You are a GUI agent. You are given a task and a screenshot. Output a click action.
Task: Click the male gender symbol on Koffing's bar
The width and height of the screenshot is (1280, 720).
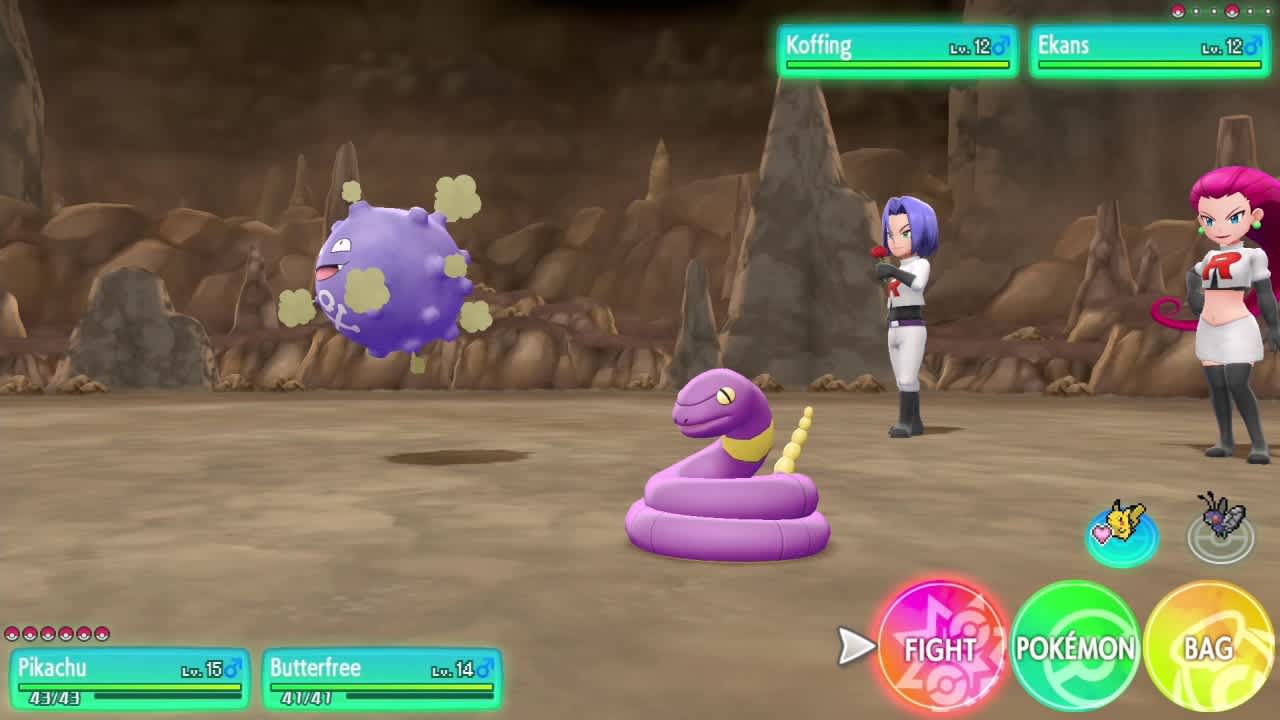pyautogui.click(x=1002, y=45)
